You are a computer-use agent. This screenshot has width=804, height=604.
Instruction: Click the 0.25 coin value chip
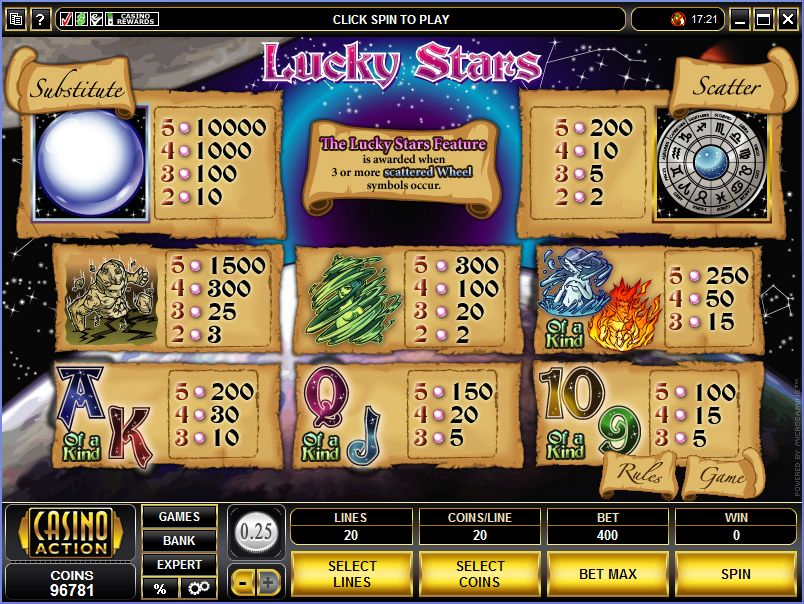click(x=257, y=531)
